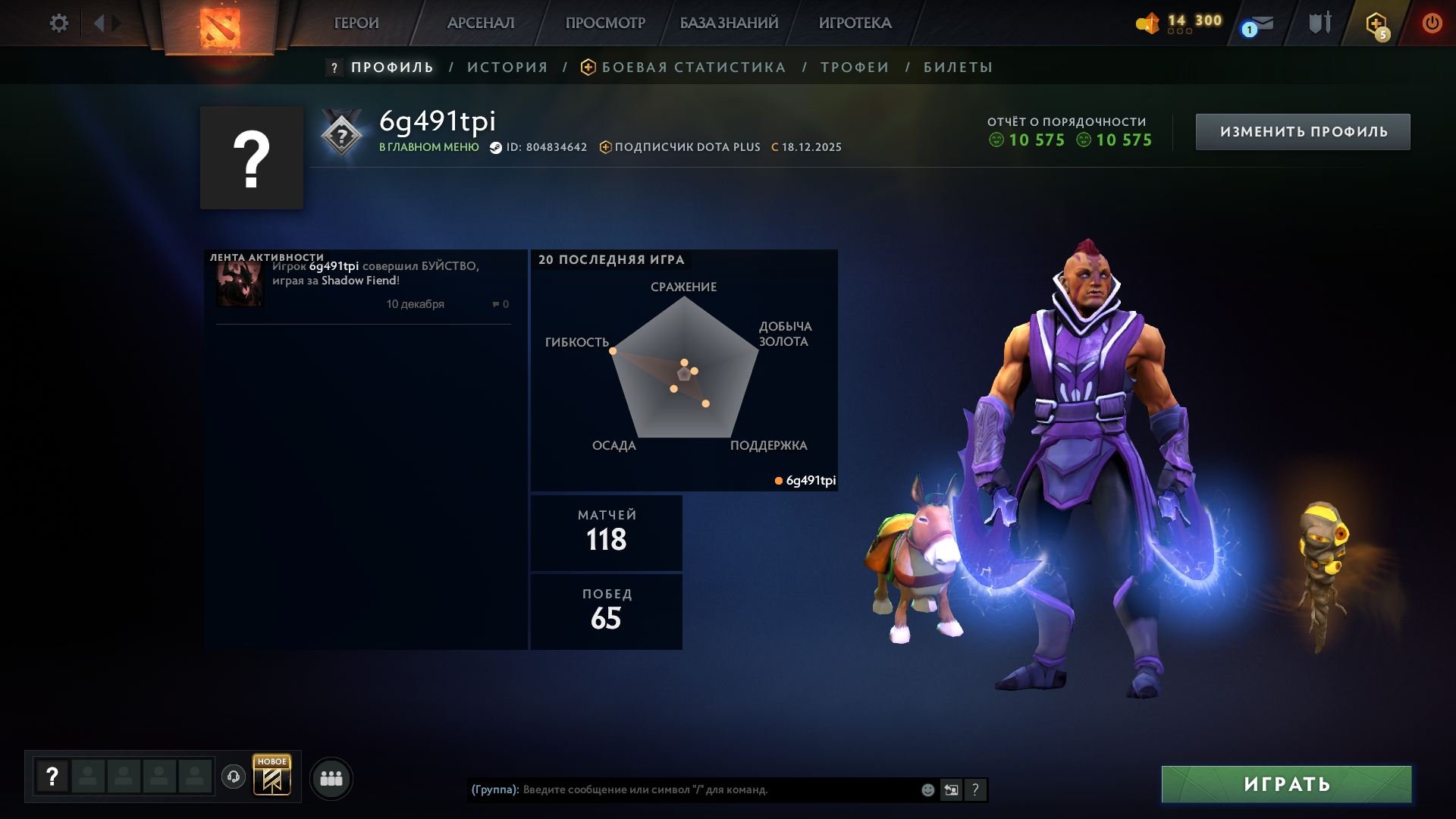The height and width of the screenshot is (819, 1456).
Task: Switch to the ИСТОРИЯ tab
Action: tap(506, 67)
